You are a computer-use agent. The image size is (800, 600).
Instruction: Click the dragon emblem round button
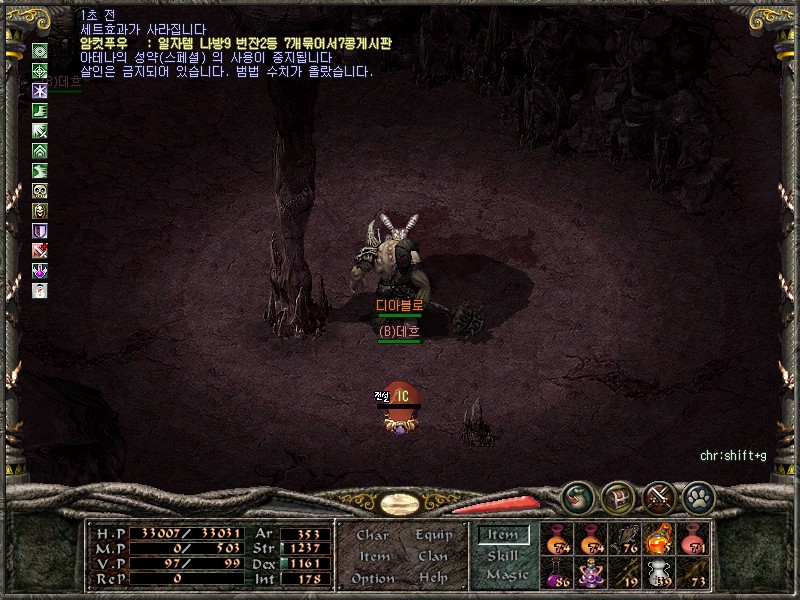(579, 495)
